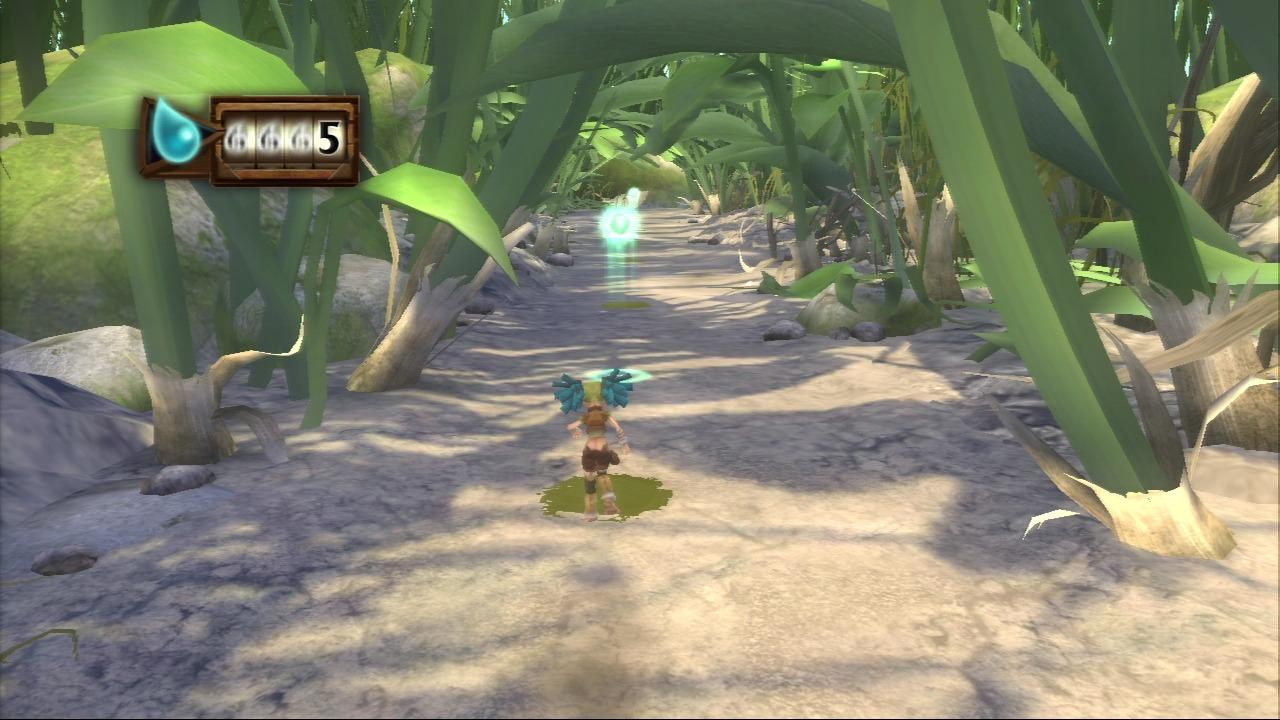This screenshot has height=720, width=1280.
Task: Click the glowing green spirit orb ahead
Action: (621, 222)
